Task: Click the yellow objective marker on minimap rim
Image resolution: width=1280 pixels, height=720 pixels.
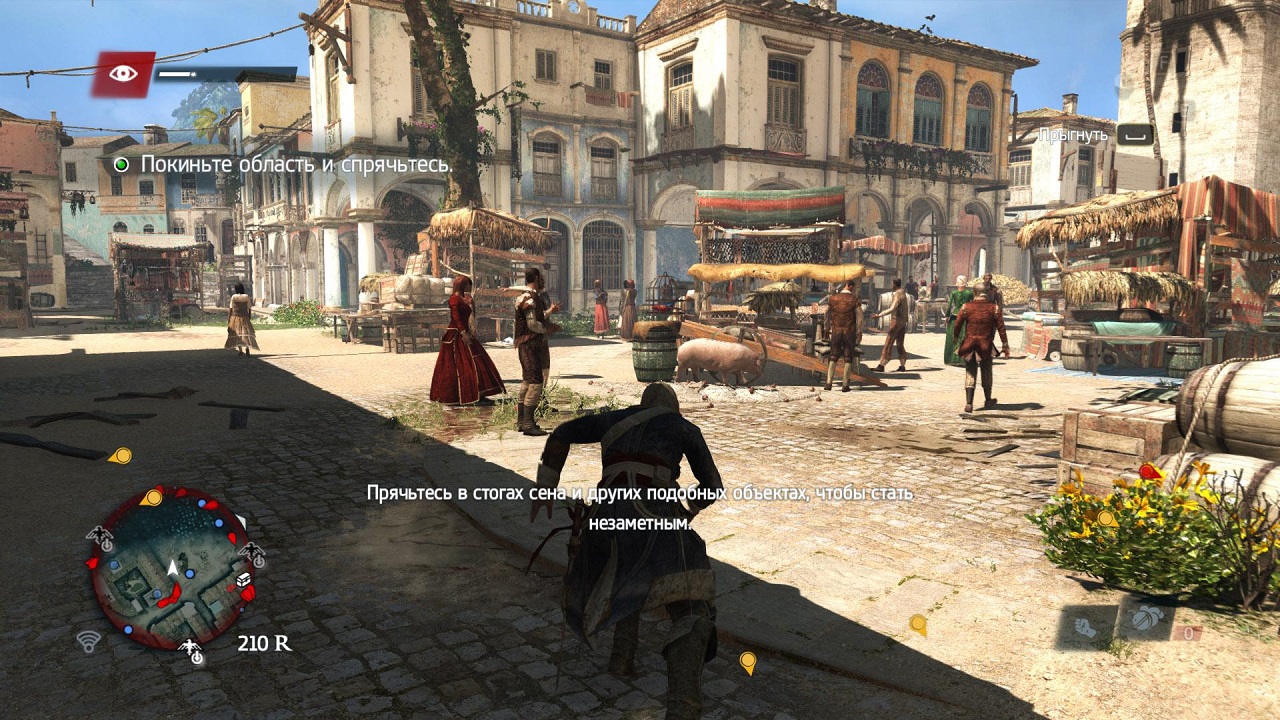Action: point(152,497)
